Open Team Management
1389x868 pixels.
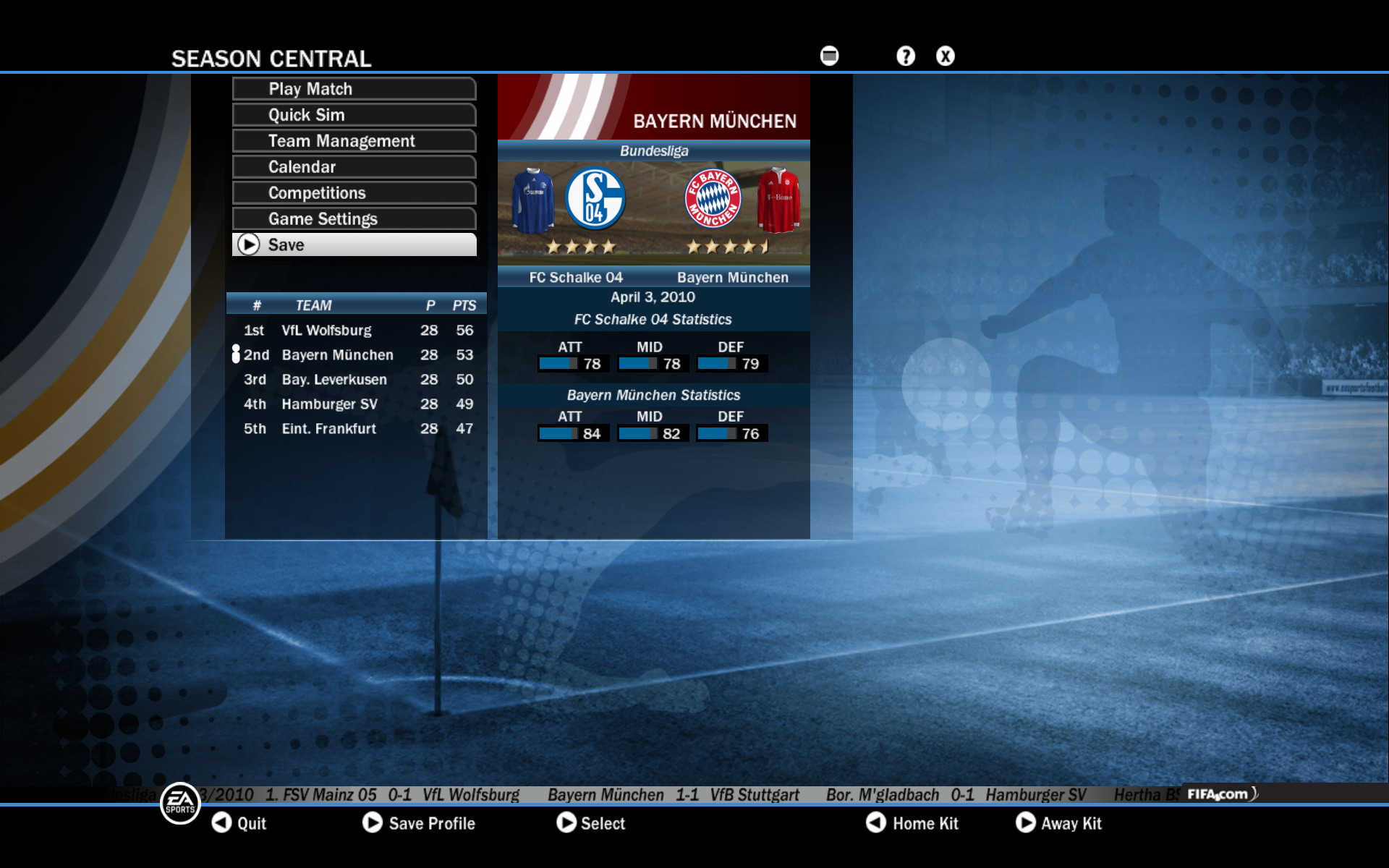pyautogui.click(x=354, y=141)
